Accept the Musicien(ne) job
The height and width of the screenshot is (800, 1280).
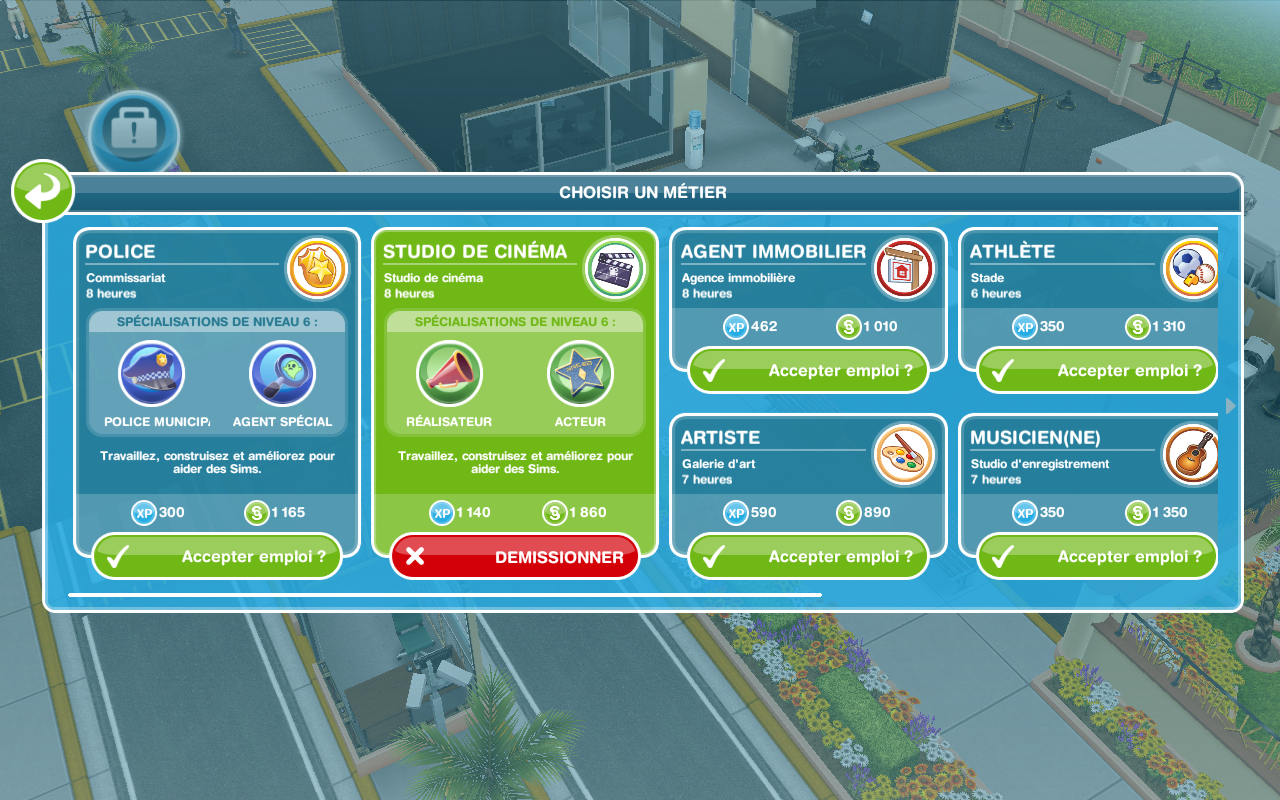(1097, 557)
